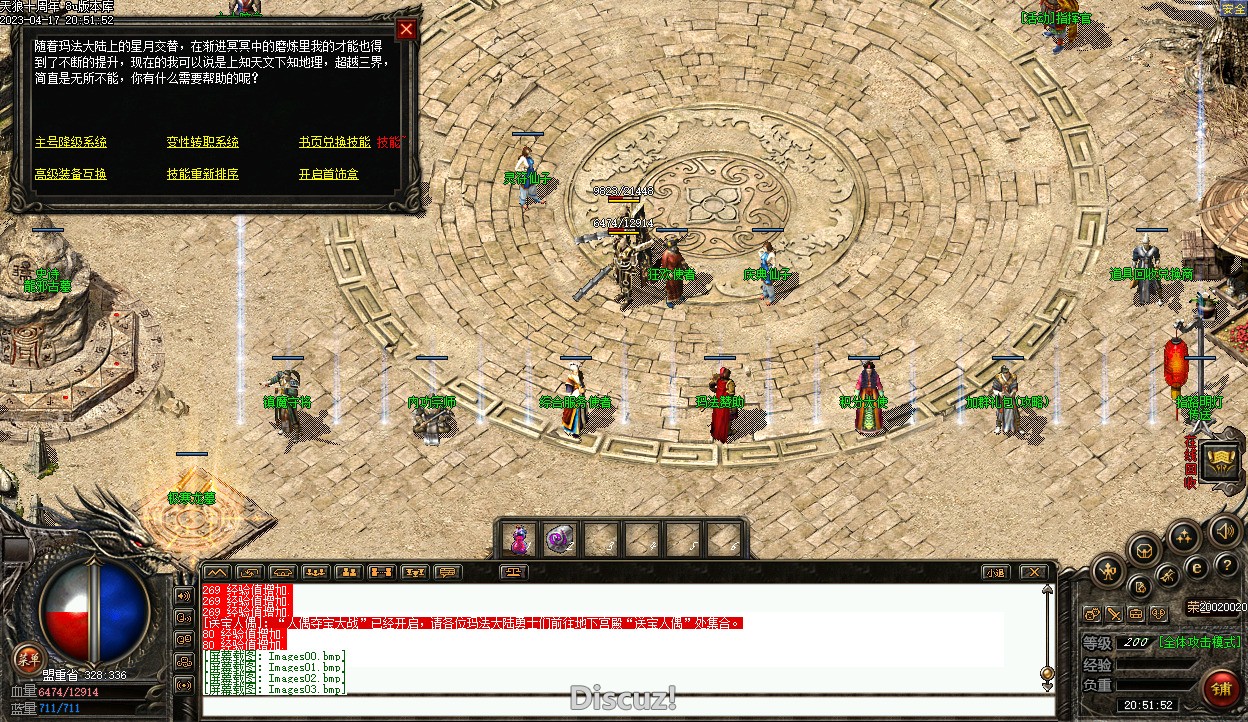
Task: Open the skills three-star round button
Action: [x=1184, y=537]
